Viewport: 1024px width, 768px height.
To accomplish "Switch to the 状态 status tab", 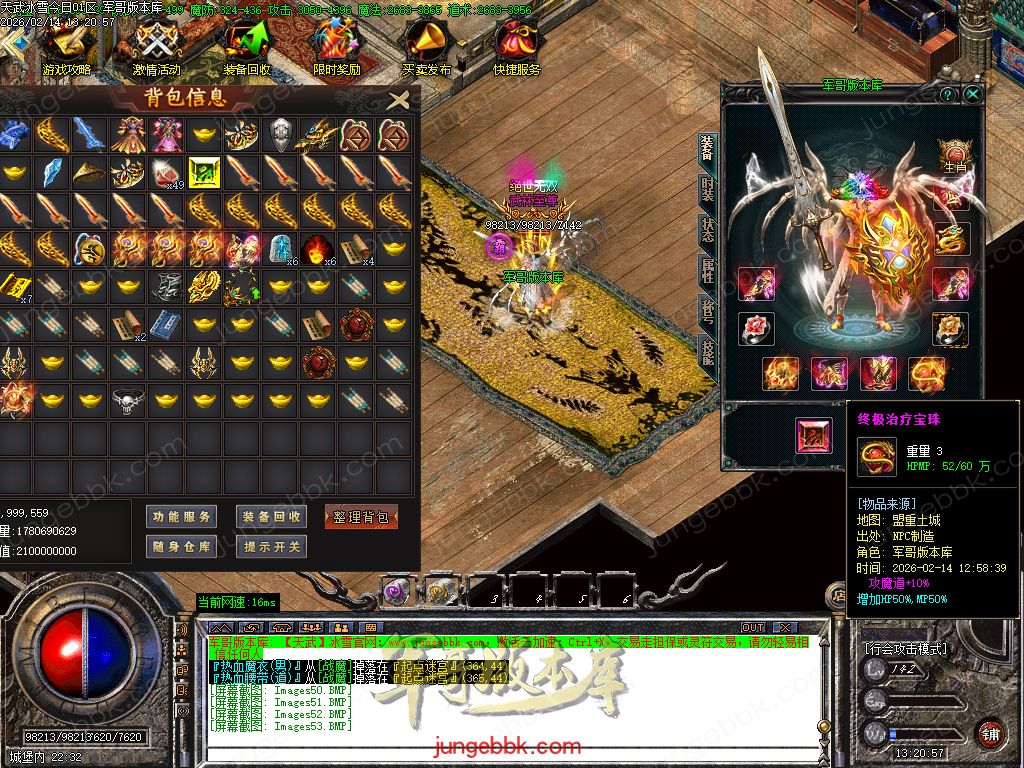I will 708,229.
